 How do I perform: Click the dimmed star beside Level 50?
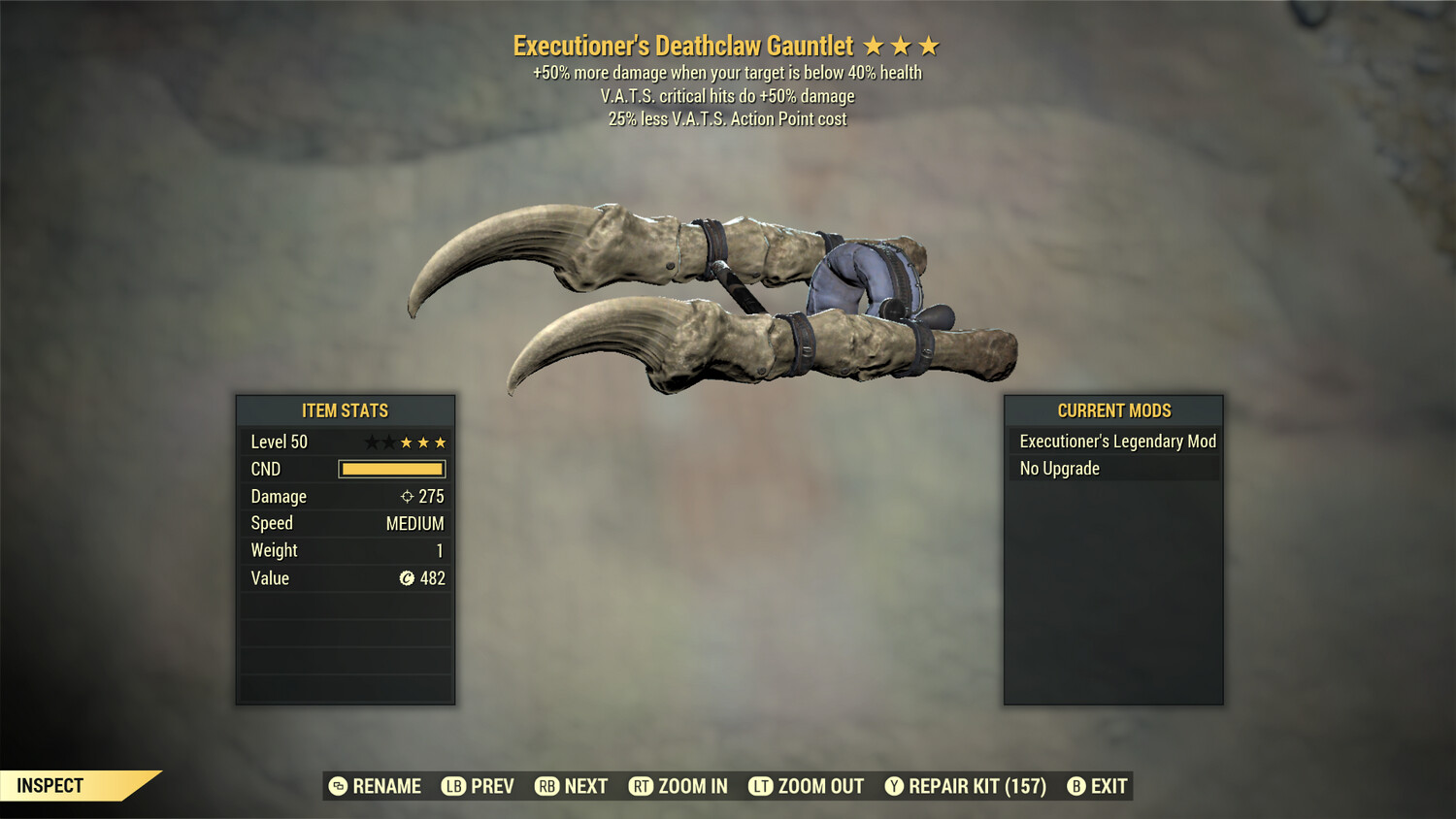[x=370, y=442]
